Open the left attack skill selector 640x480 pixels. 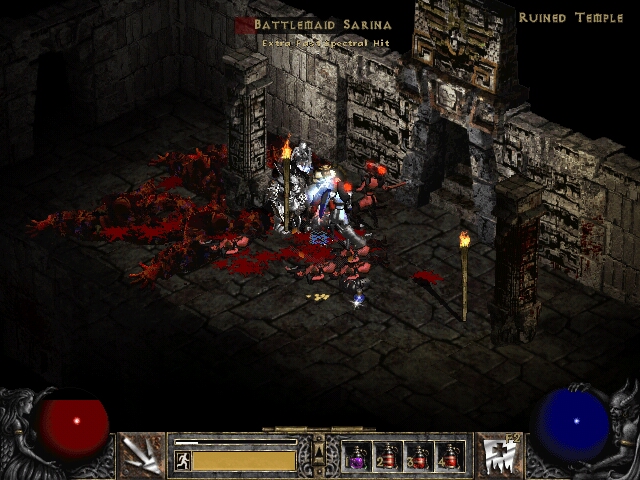pos(141,456)
